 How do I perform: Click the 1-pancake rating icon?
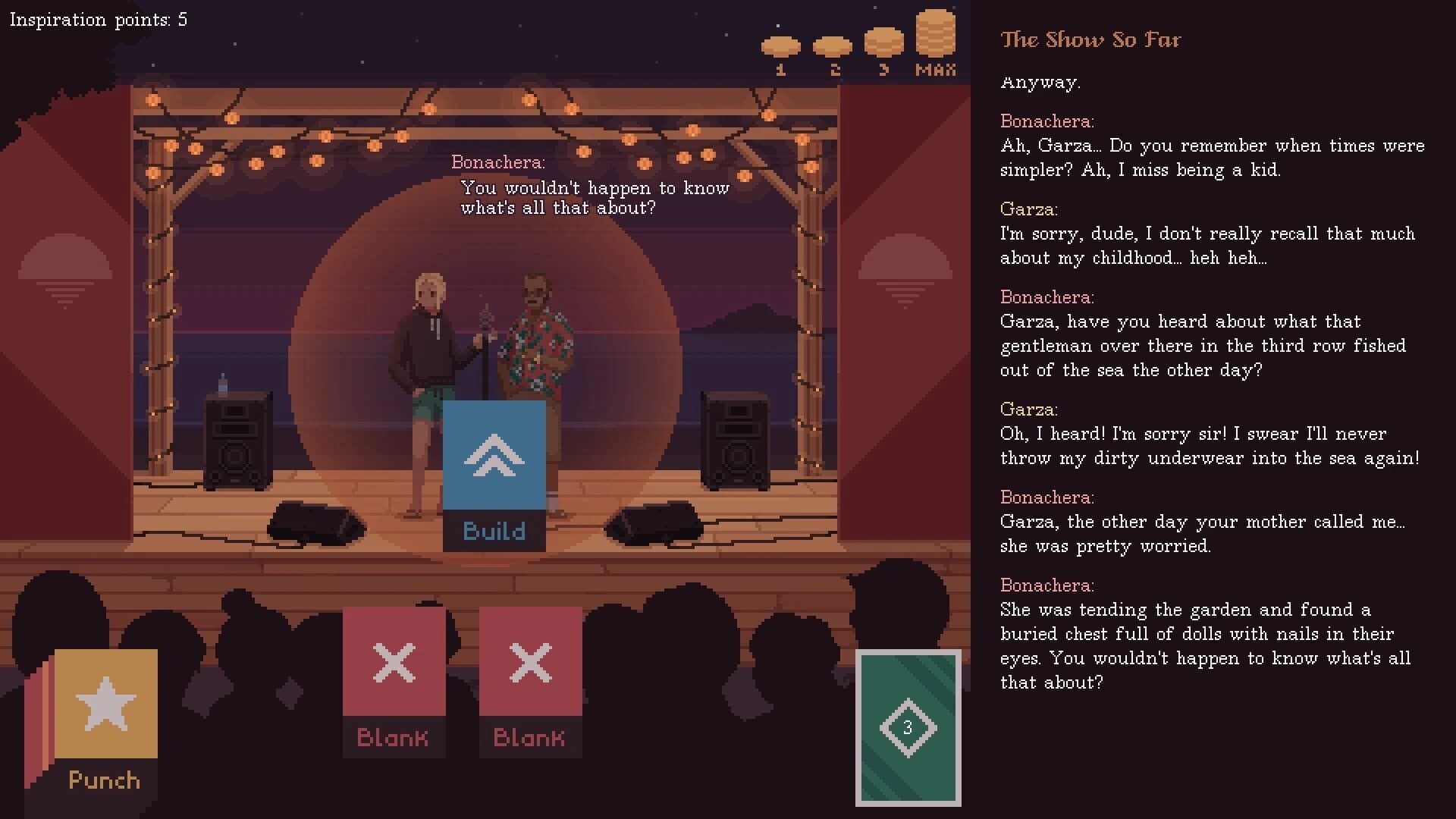pyautogui.click(x=783, y=48)
